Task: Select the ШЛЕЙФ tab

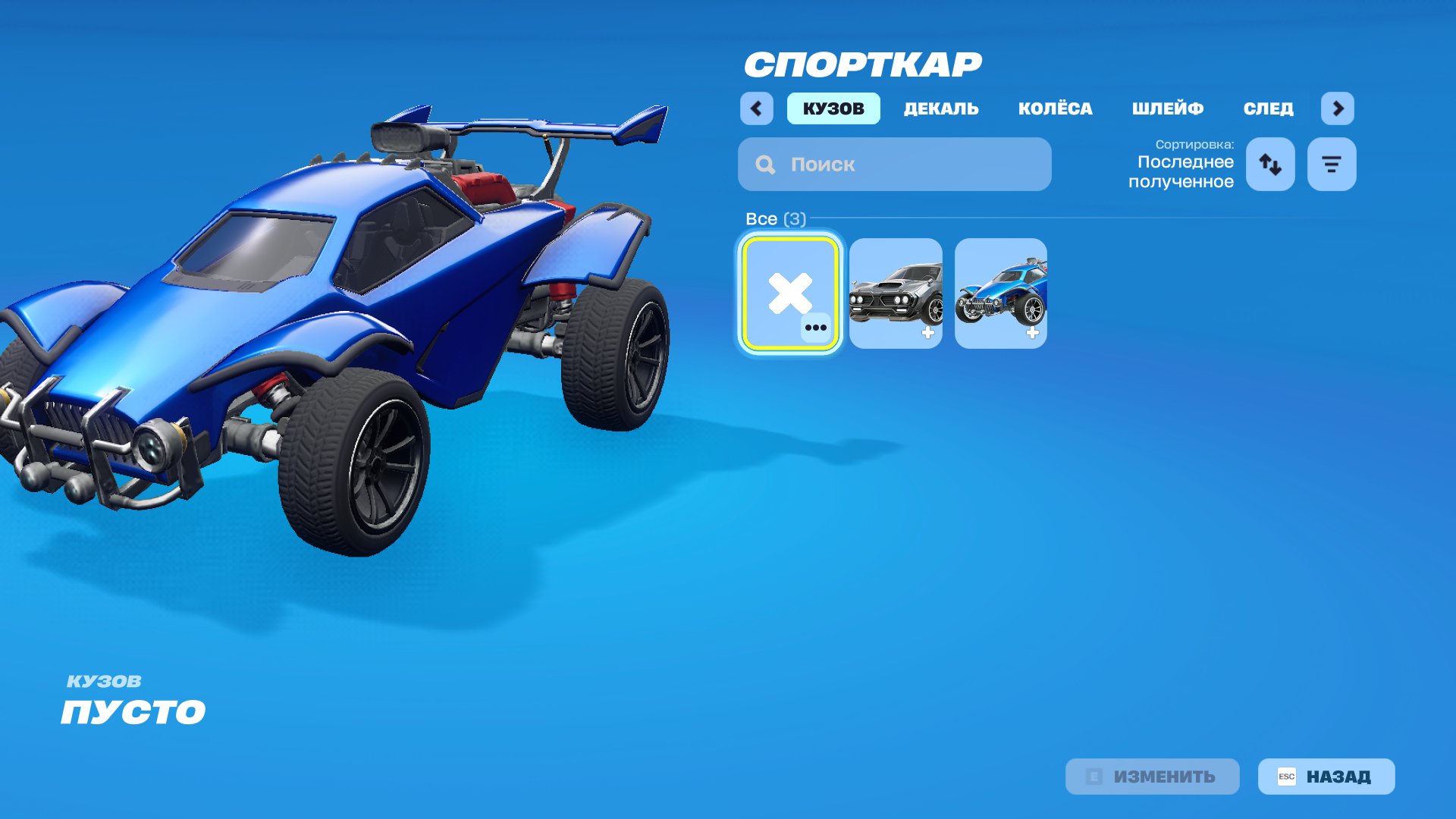Action: tap(1167, 108)
